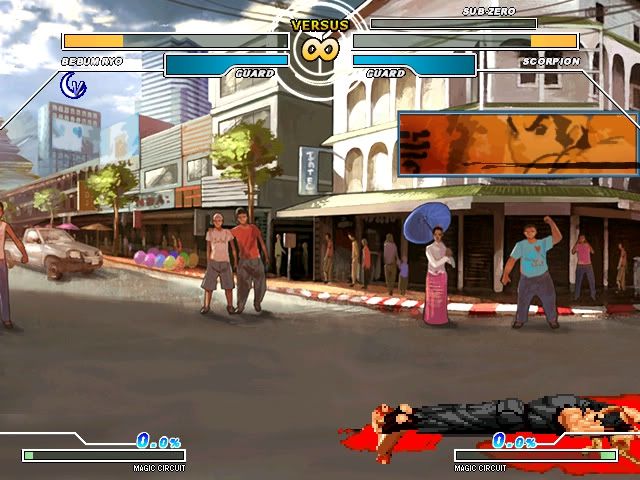Select the blue swirl round icon
Image resolution: width=640 pixels, height=480 pixels.
click(x=74, y=87)
